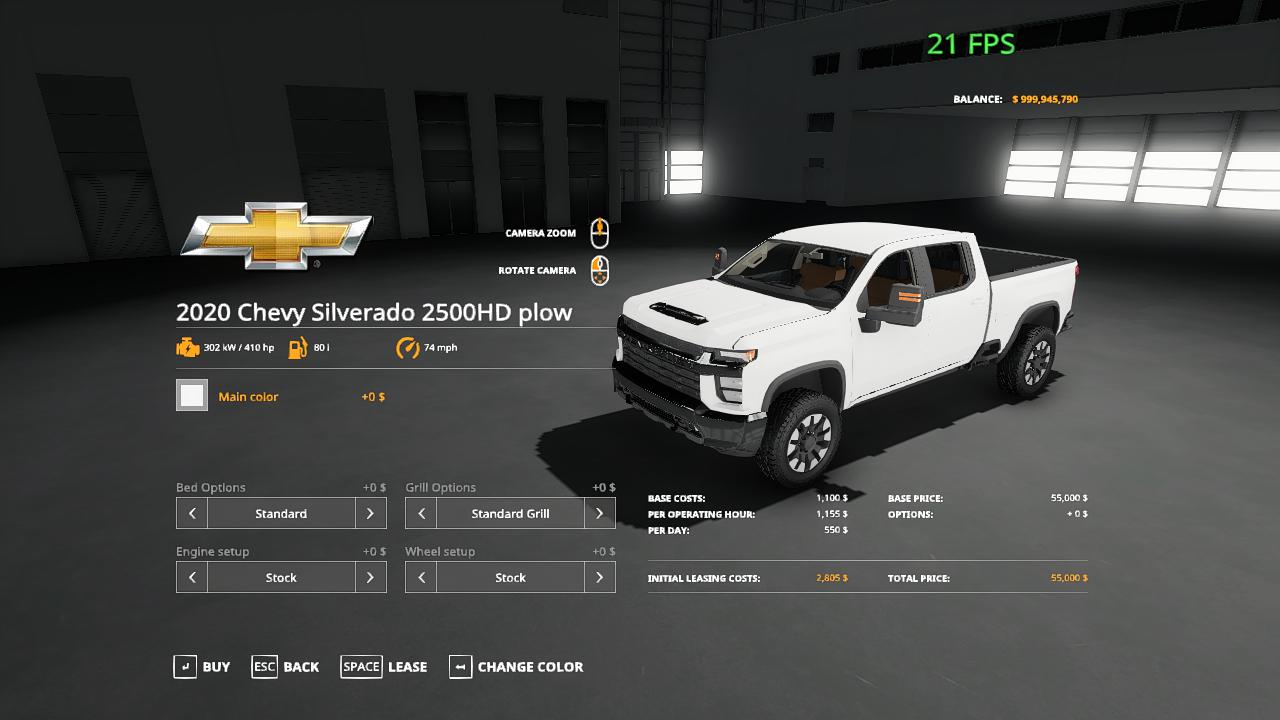
Task: Select the Main color white swatch
Action: tap(192, 396)
